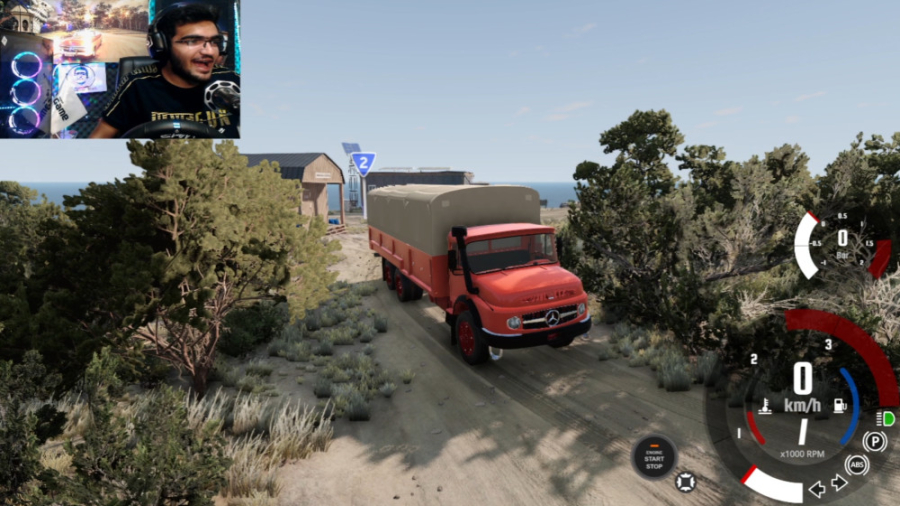
Task: Select the streamer webcam overlay
Action: coord(120,69)
